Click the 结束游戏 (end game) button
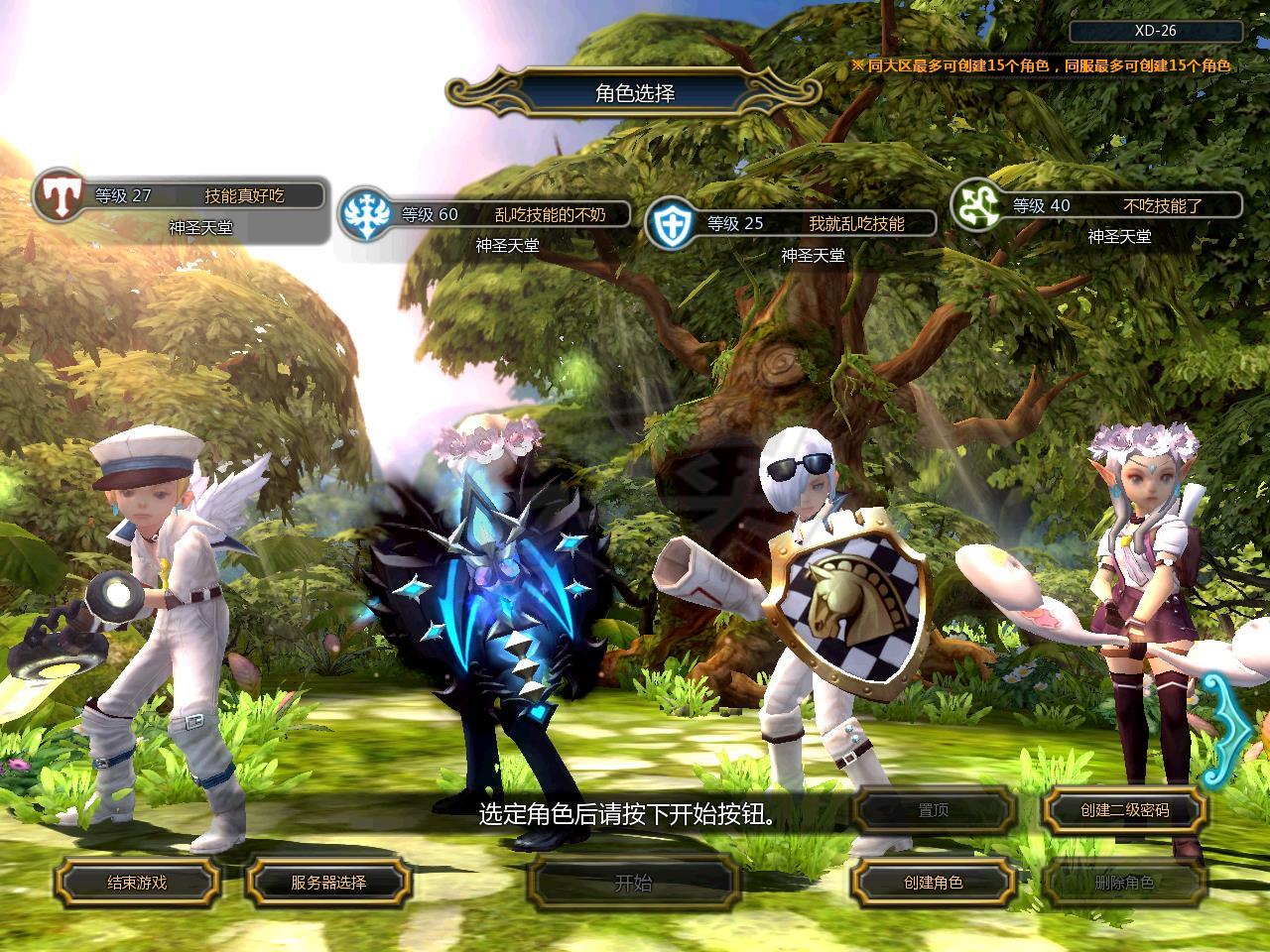Screen dimensions: 1270x952 pyautogui.click(x=137, y=882)
